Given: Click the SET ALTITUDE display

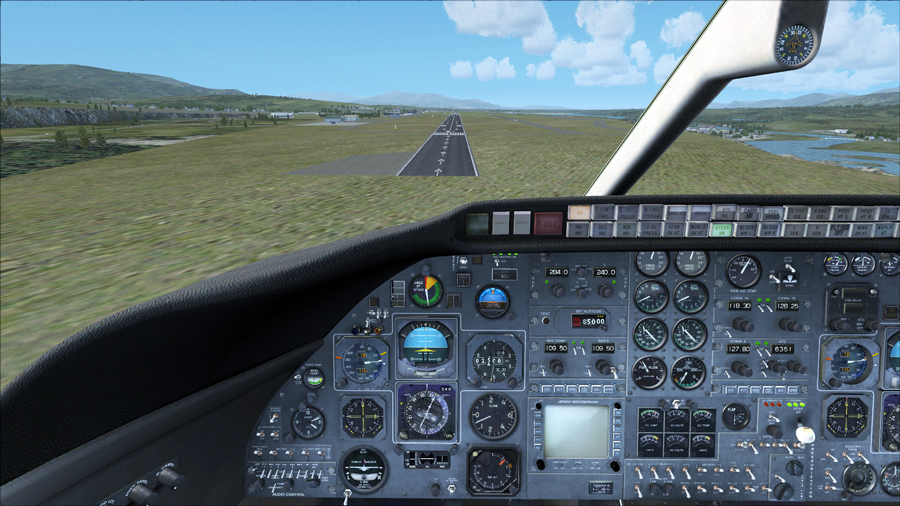Looking at the screenshot, I should [x=589, y=321].
